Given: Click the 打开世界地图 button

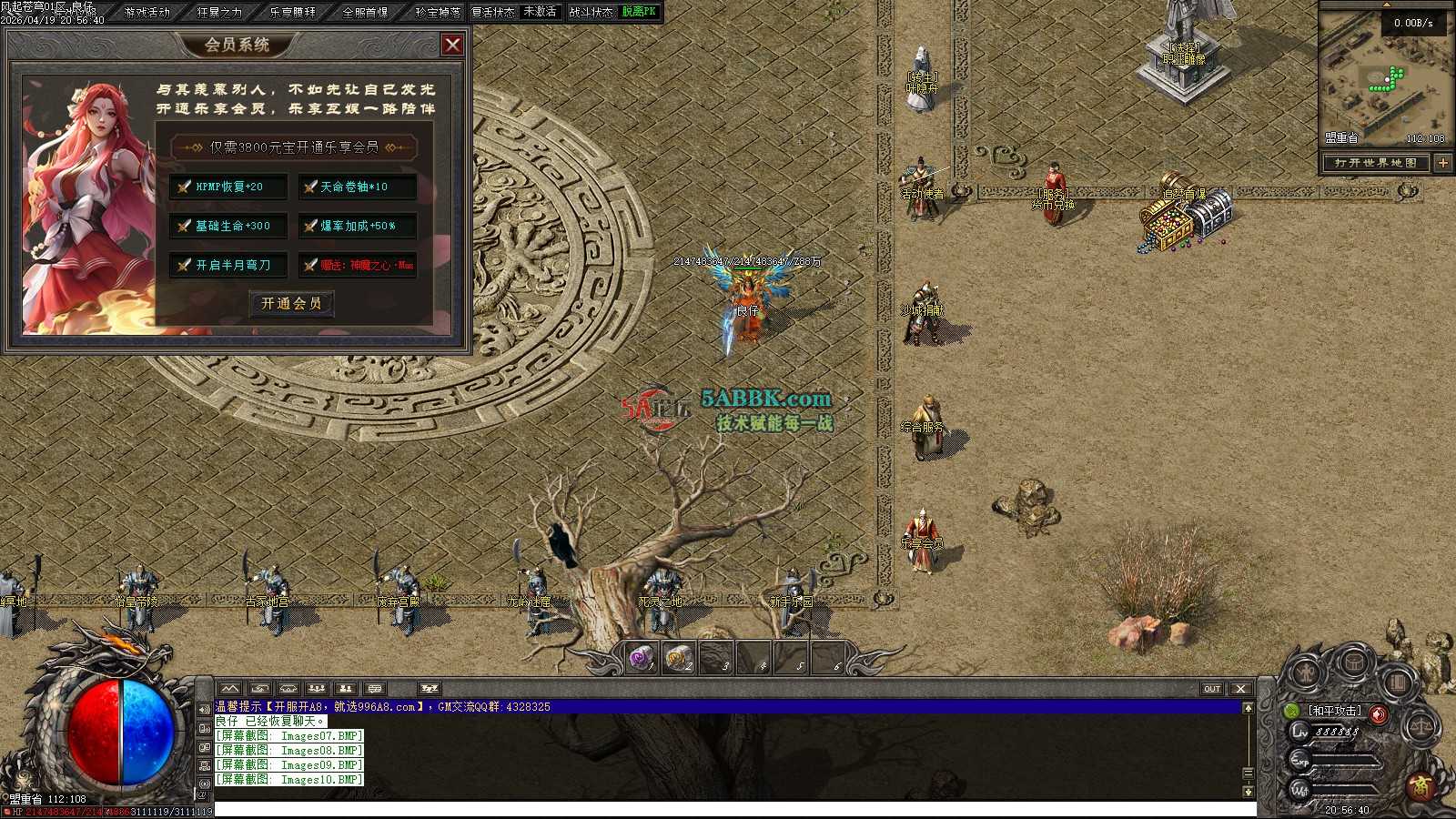Looking at the screenshot, I should [x=1376, y=163].
